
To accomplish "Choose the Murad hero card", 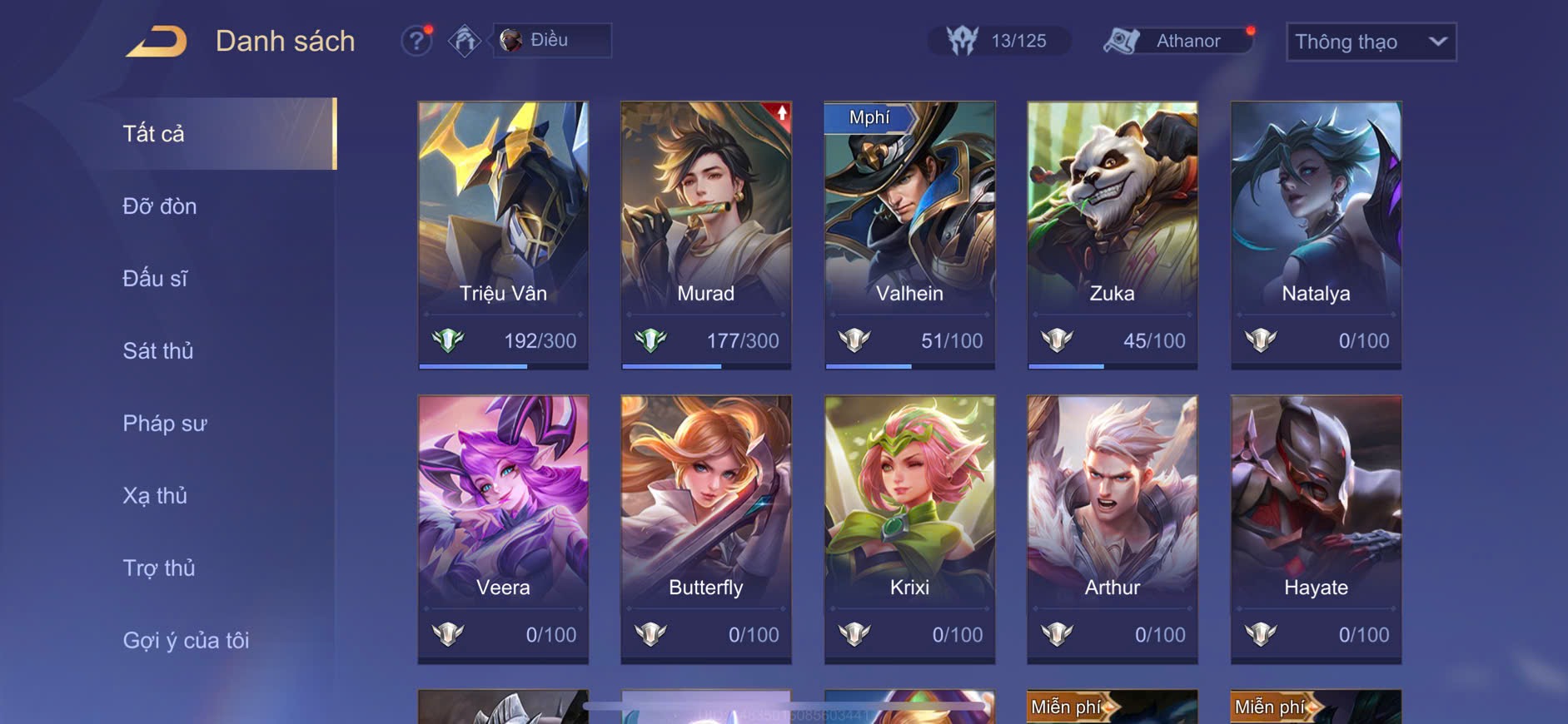I will (706, 235).
